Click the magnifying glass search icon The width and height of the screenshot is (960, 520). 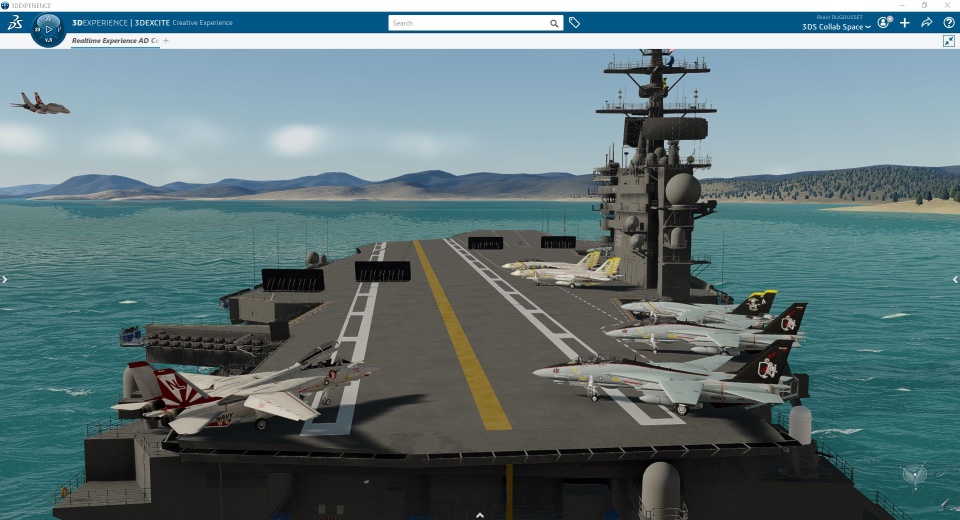[554, 22]
